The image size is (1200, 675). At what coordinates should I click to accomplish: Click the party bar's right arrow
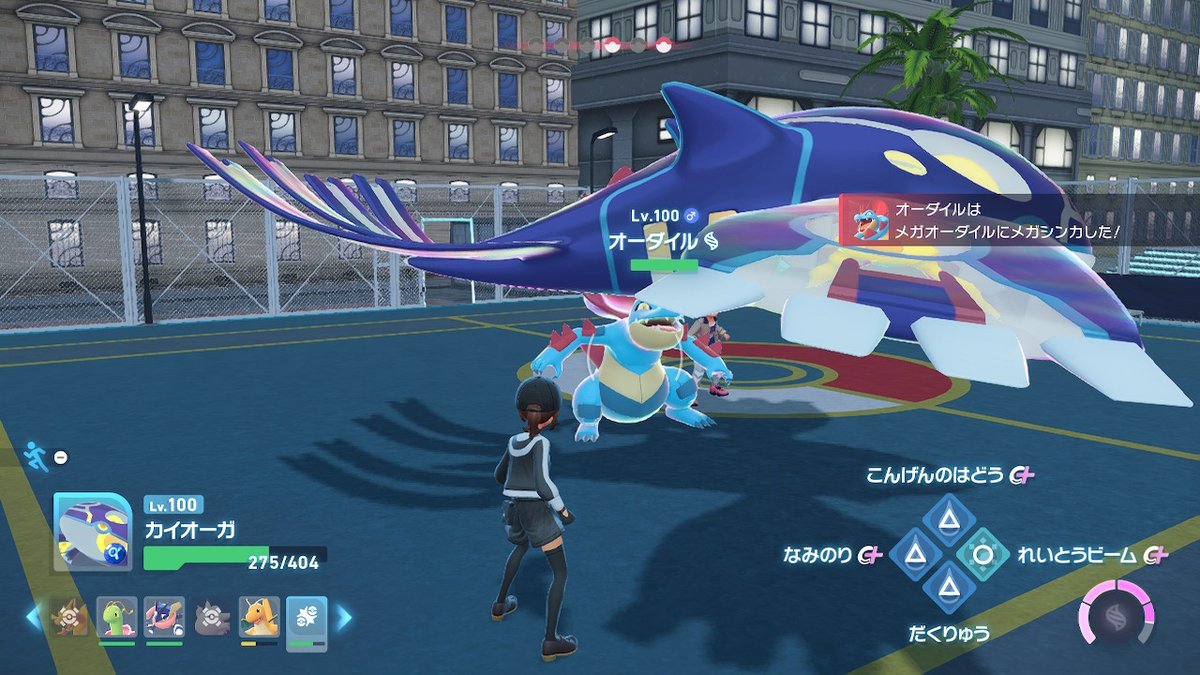point(343,618)
